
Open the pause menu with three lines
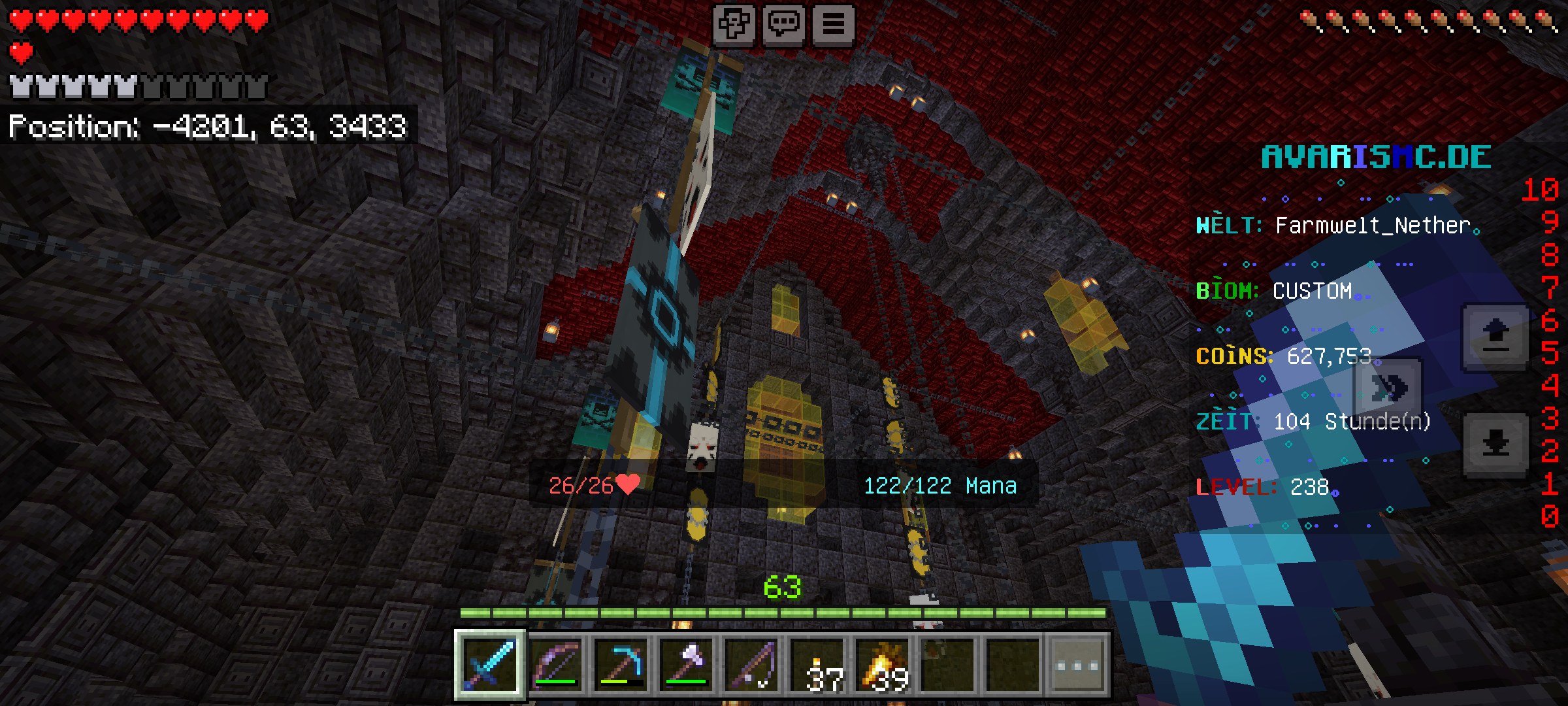pos(833,25)
